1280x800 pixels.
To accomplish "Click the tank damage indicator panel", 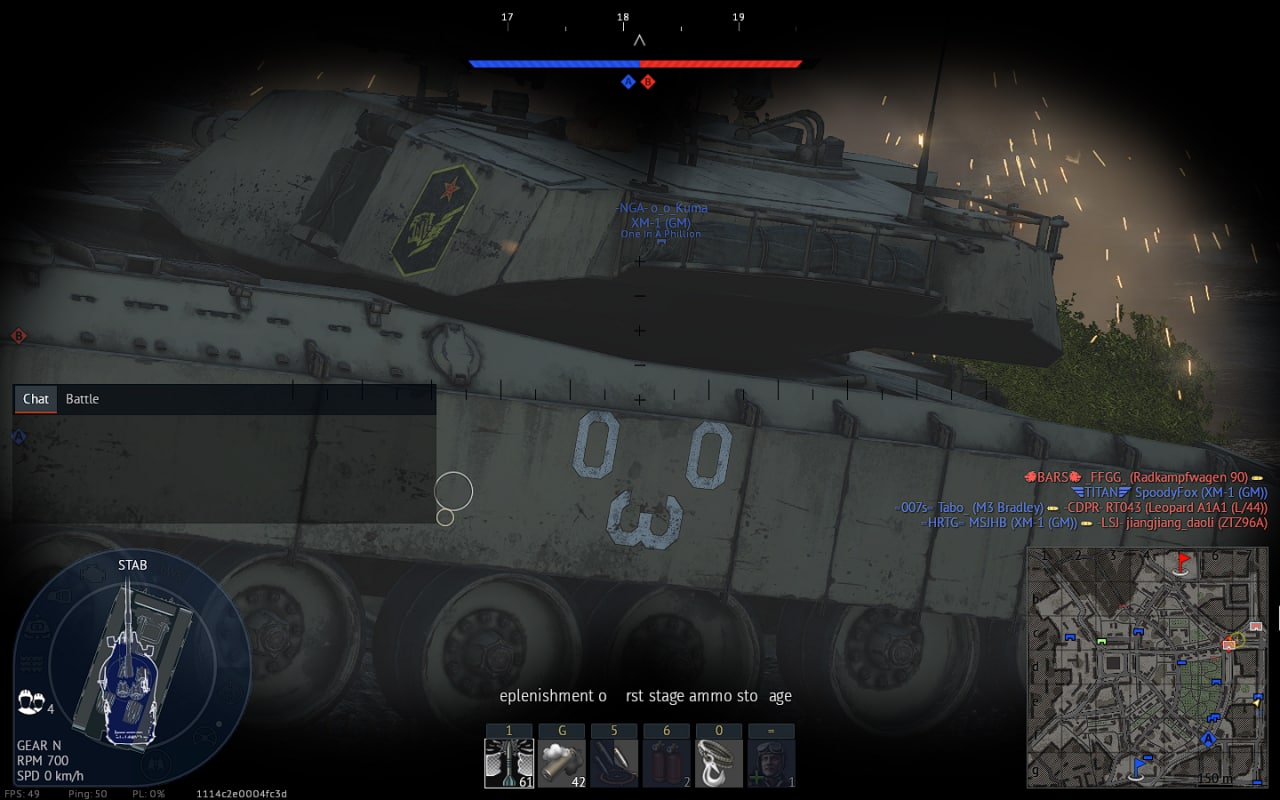I will 131,665.
